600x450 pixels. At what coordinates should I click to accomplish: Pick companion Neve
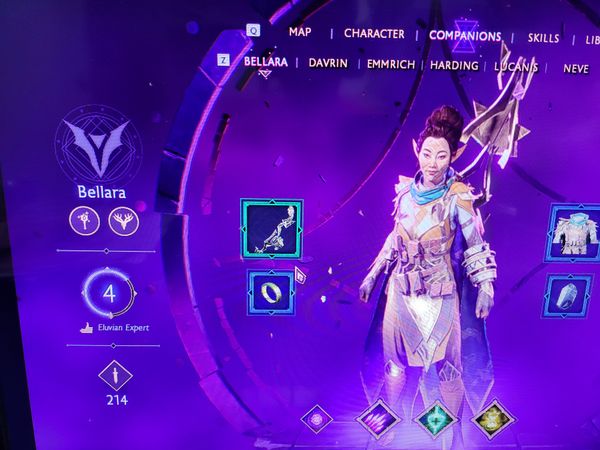[x=576, y=68]
